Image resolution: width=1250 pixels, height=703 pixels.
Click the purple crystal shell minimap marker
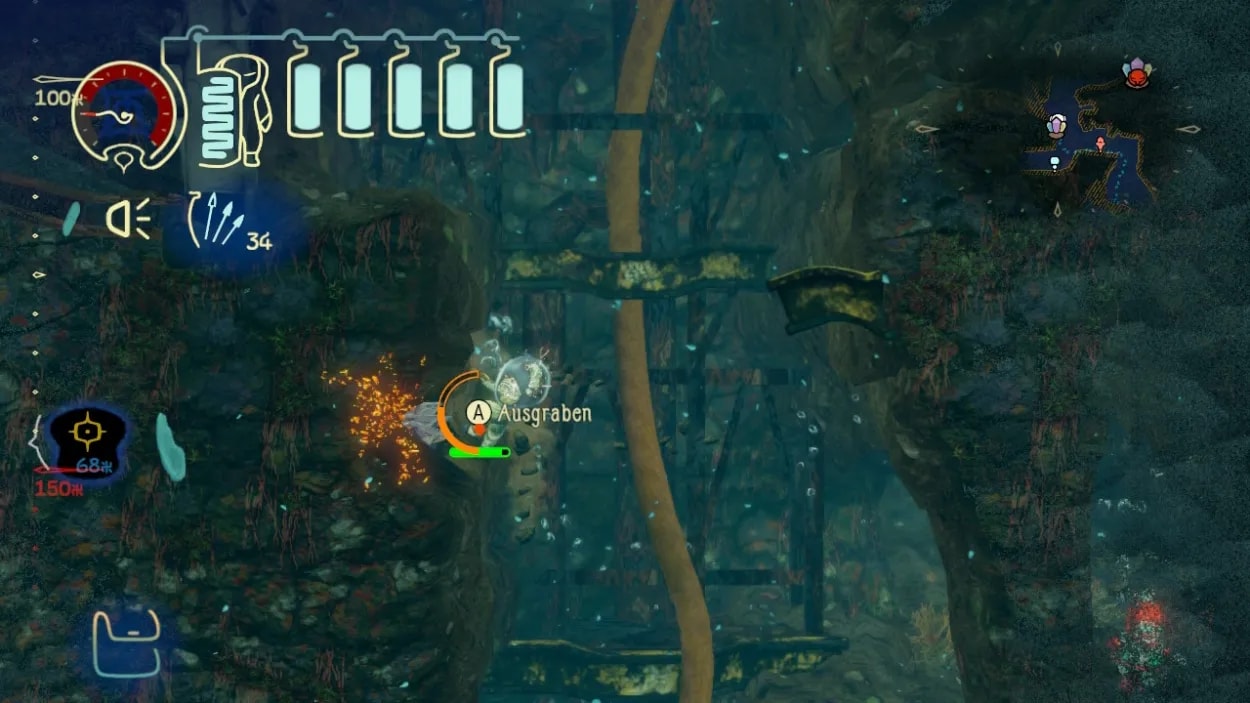[x=1057, y=126]
